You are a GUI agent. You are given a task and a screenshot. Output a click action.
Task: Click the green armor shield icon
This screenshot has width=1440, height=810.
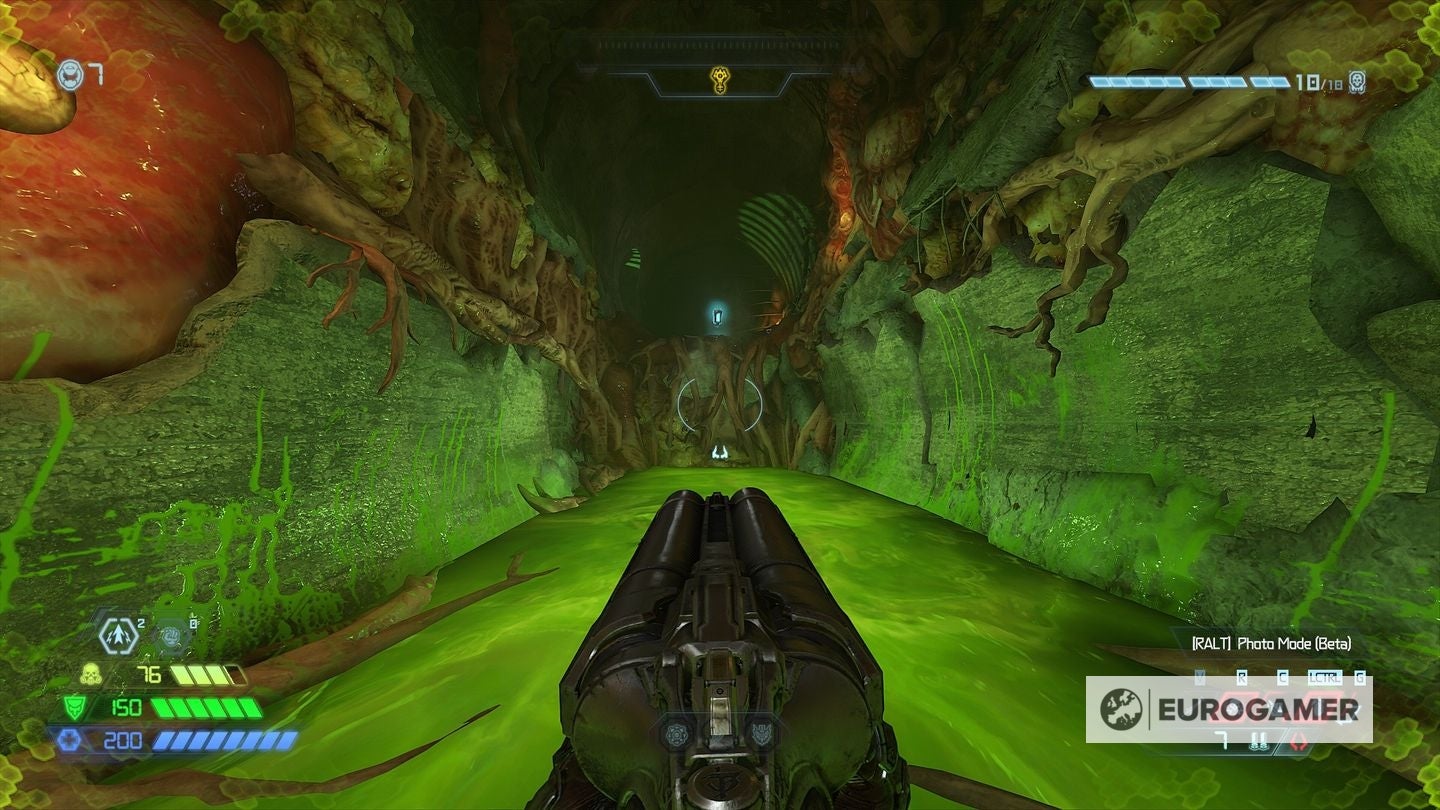tap(76, 707)
